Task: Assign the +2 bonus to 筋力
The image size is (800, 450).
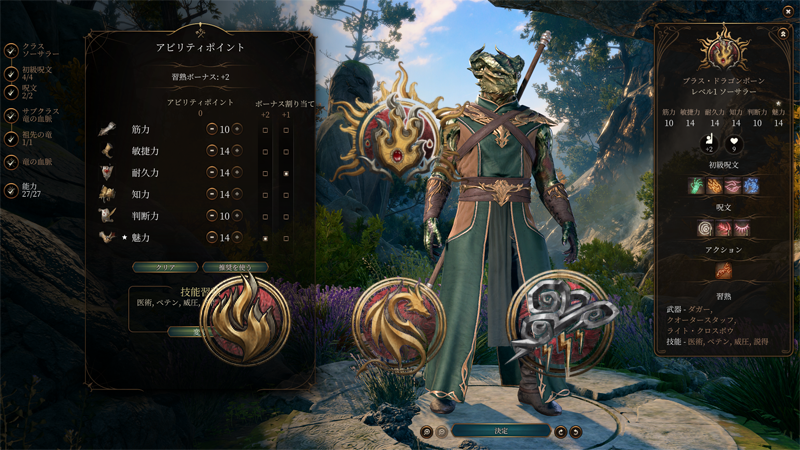Action: (265, 130)
